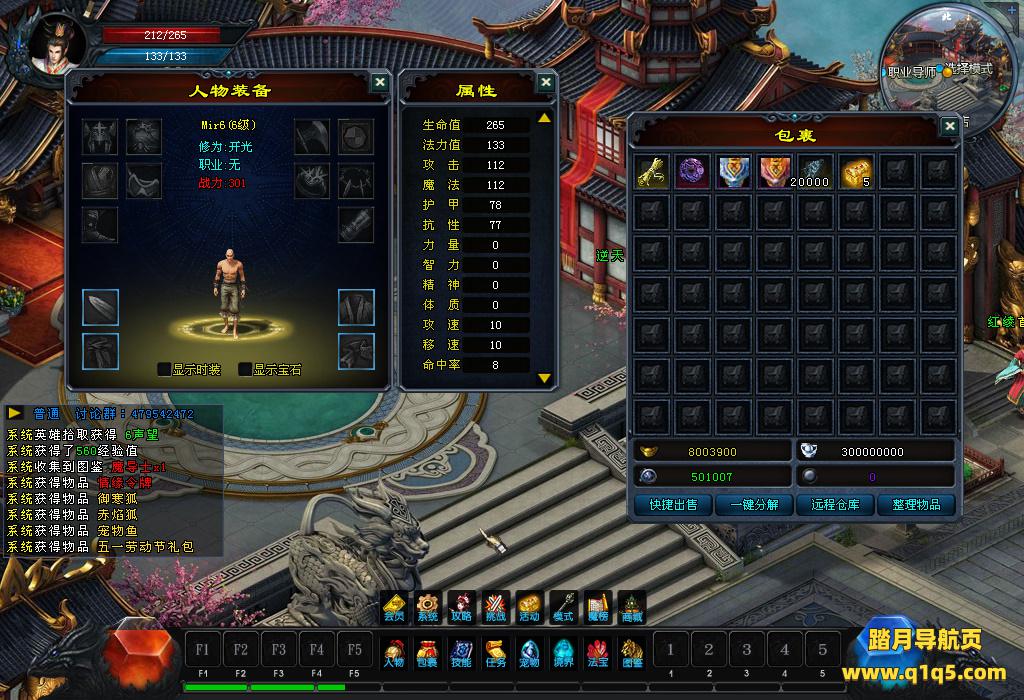Open the 技能 skills menu icon
This screenshot has height=700, width=1024.
click(x=461, y=653)
